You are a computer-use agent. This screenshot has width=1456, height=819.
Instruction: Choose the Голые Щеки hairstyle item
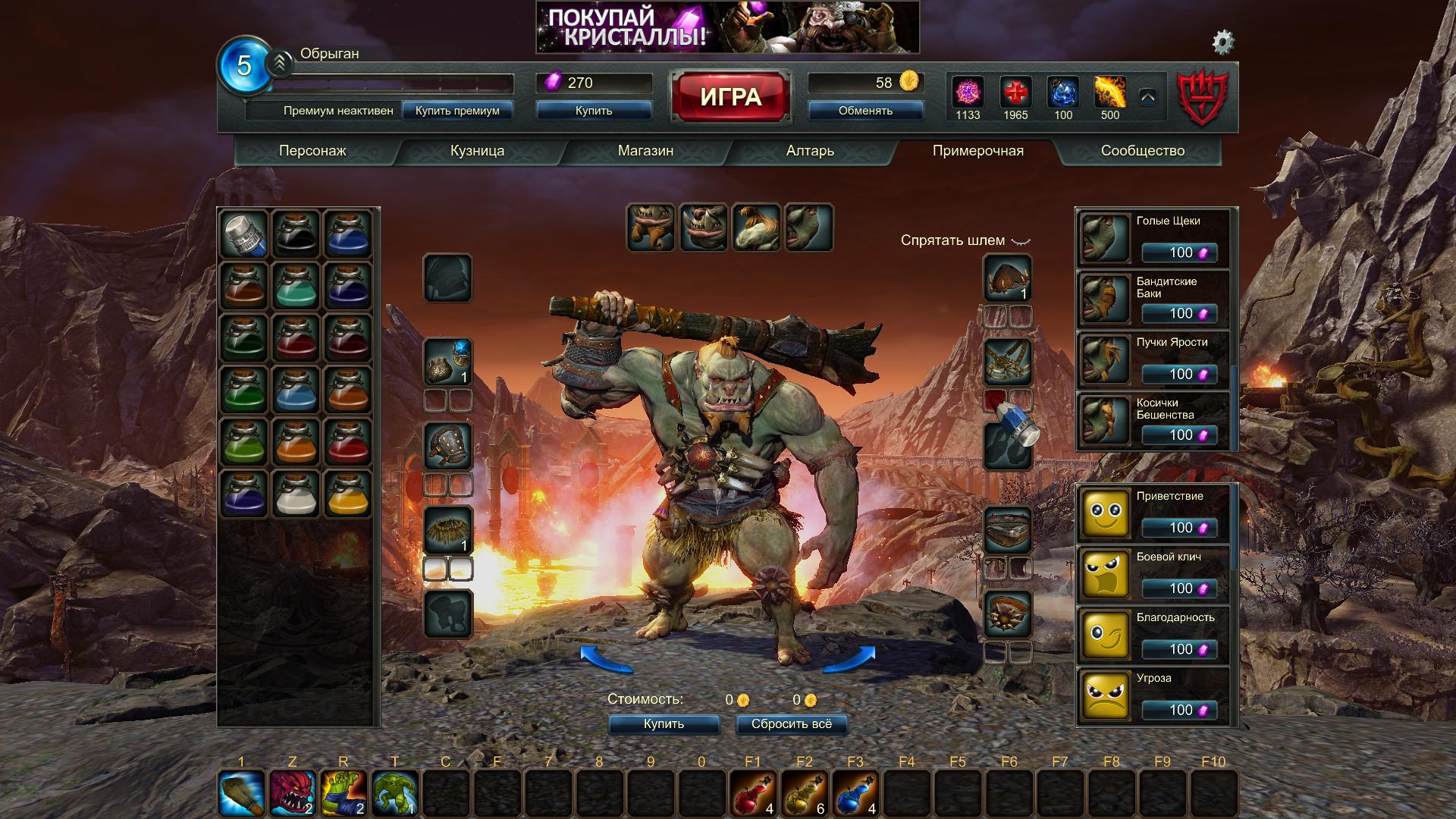1152,239
